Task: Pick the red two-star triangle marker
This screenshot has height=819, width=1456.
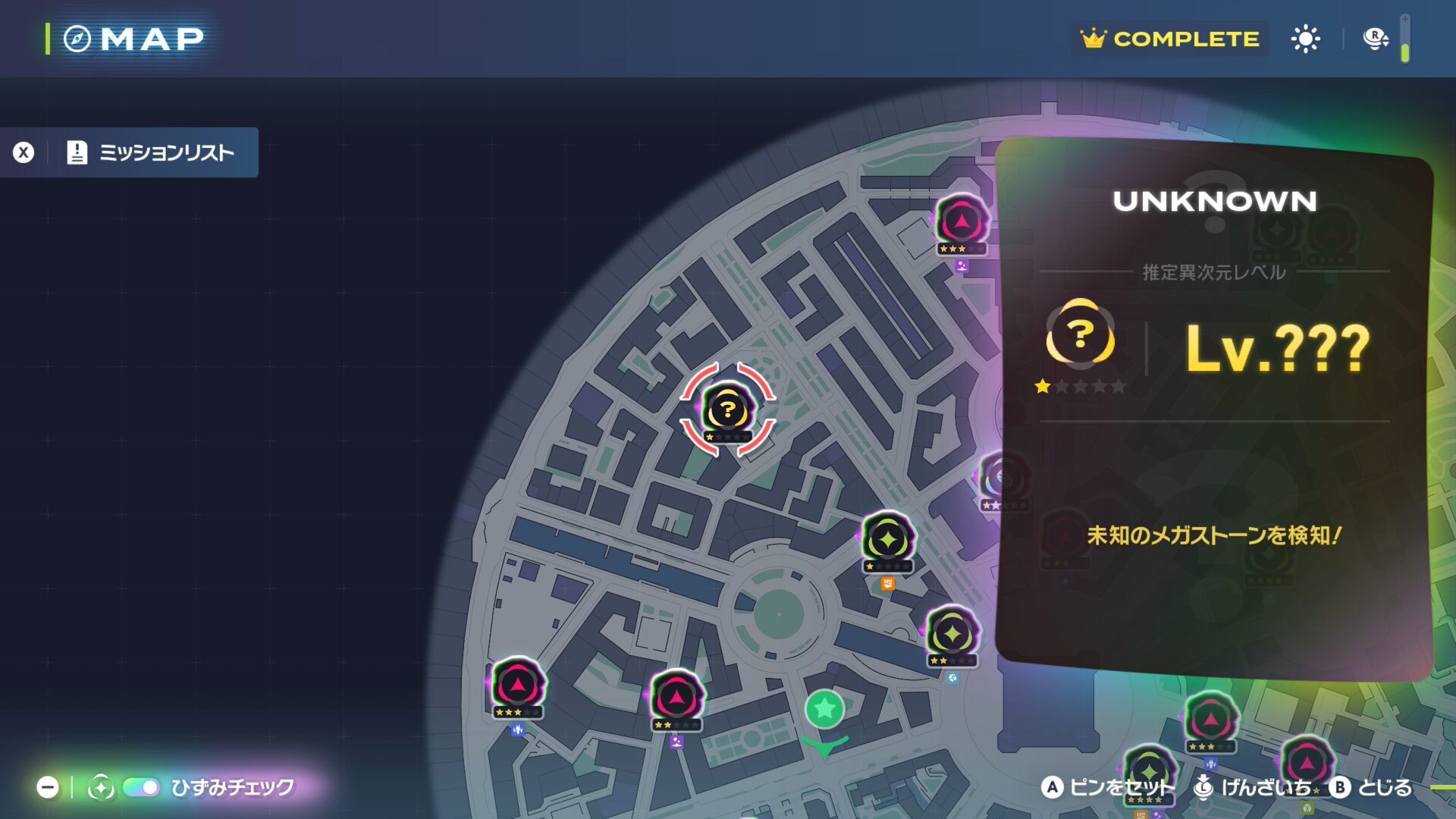Action: (676, 698)
